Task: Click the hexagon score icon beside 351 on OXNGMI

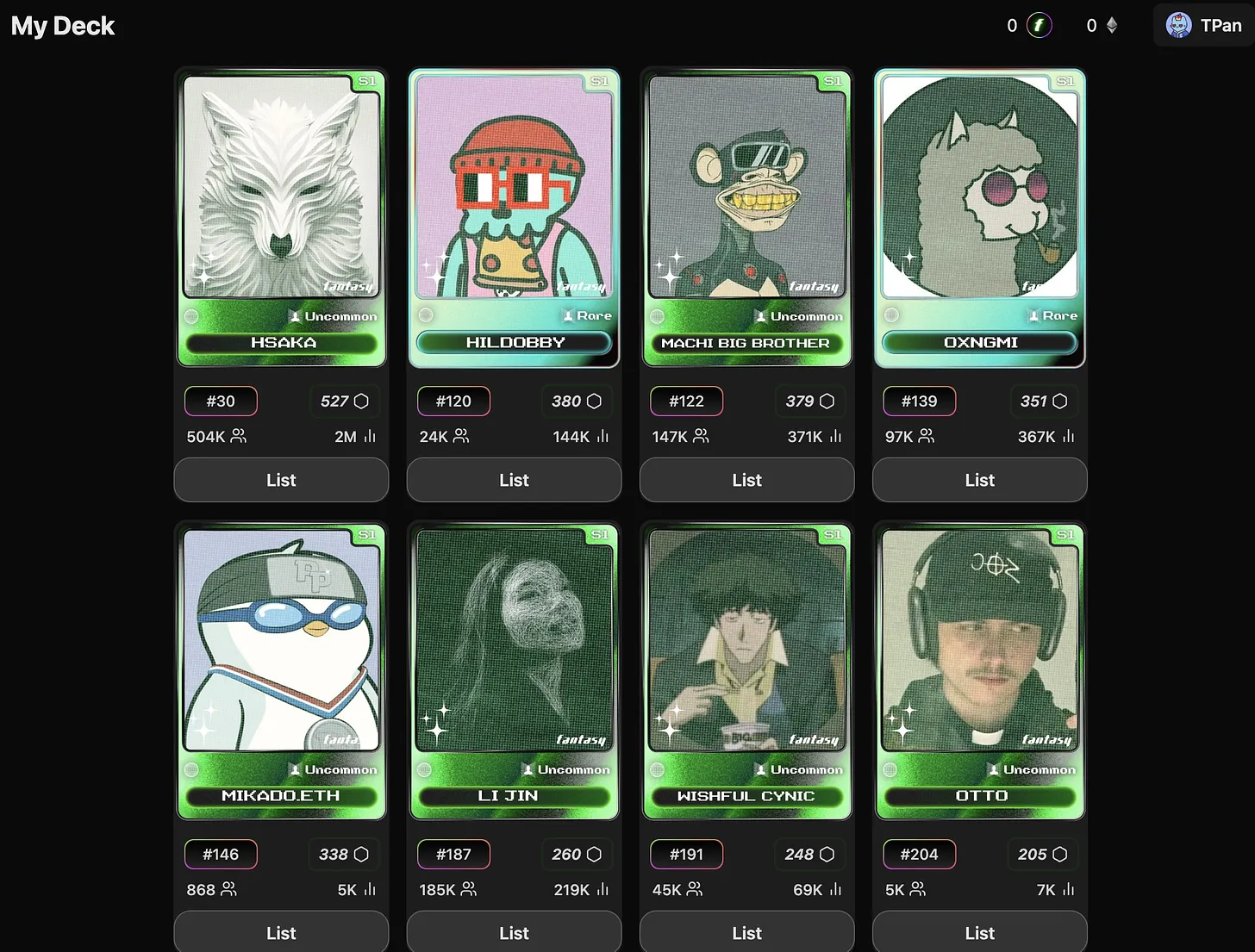Action: click(1061, 401)
